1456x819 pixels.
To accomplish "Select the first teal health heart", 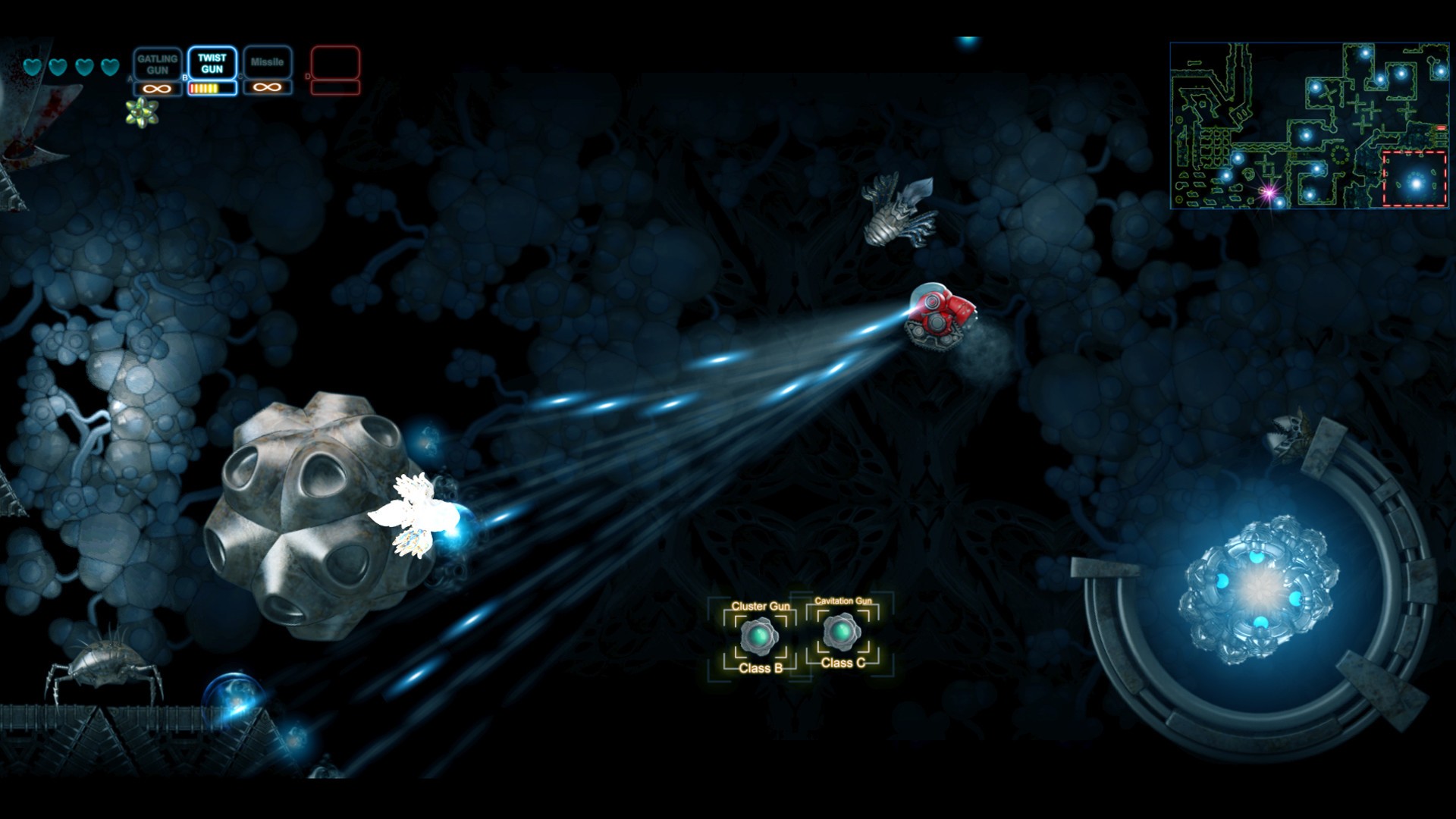I will [31, 67].
